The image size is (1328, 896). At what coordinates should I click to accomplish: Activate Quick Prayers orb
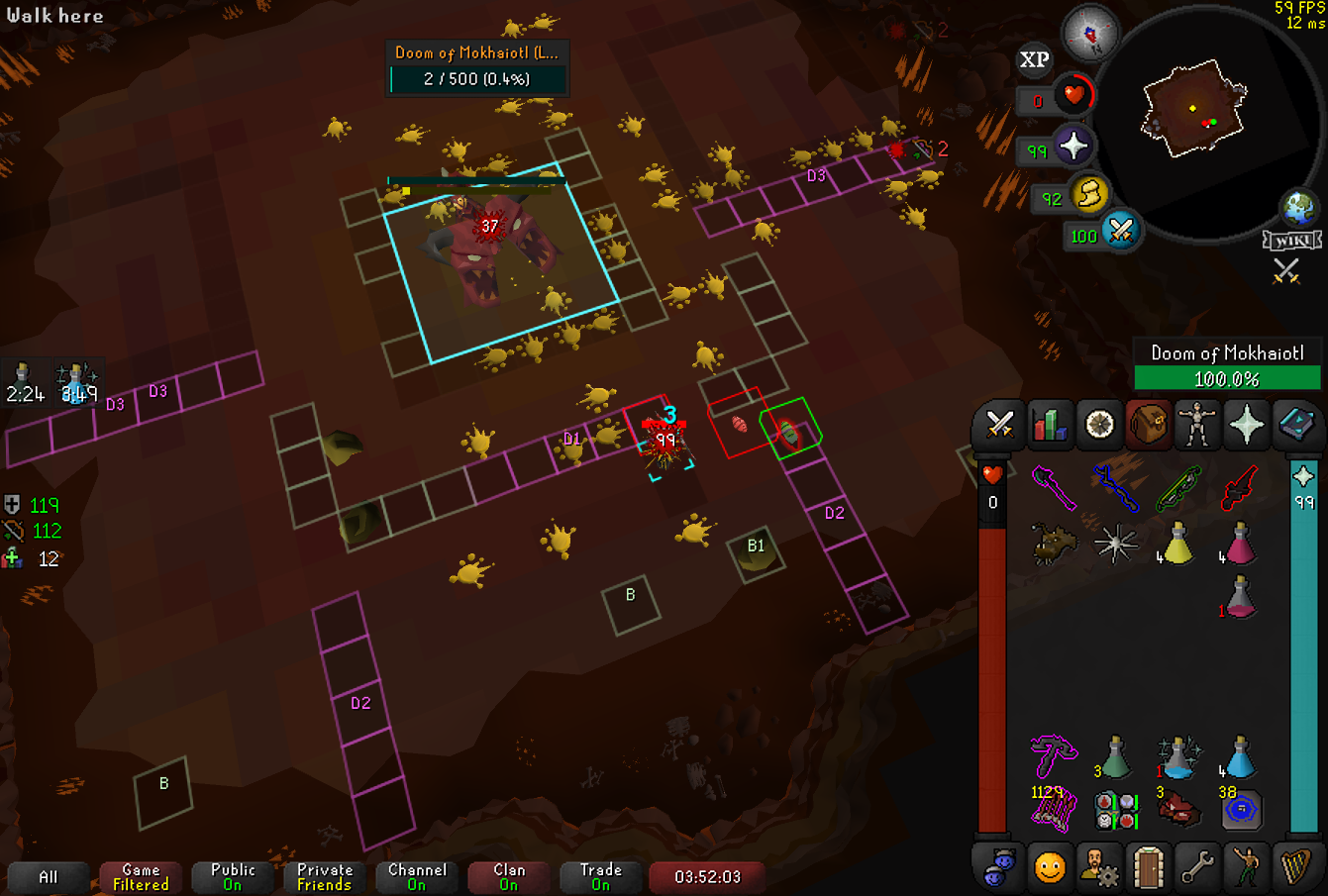pyautogui.click(x=1073, y=148)
